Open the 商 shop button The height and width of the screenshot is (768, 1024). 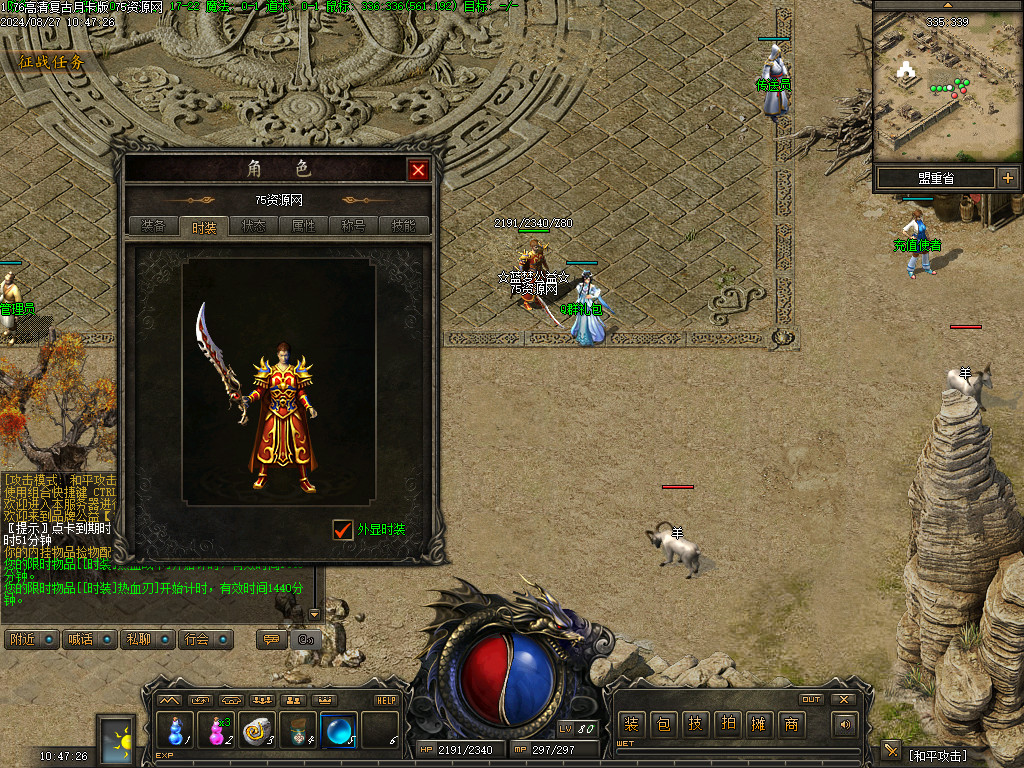pyautogui.click(x=791, y=724)
